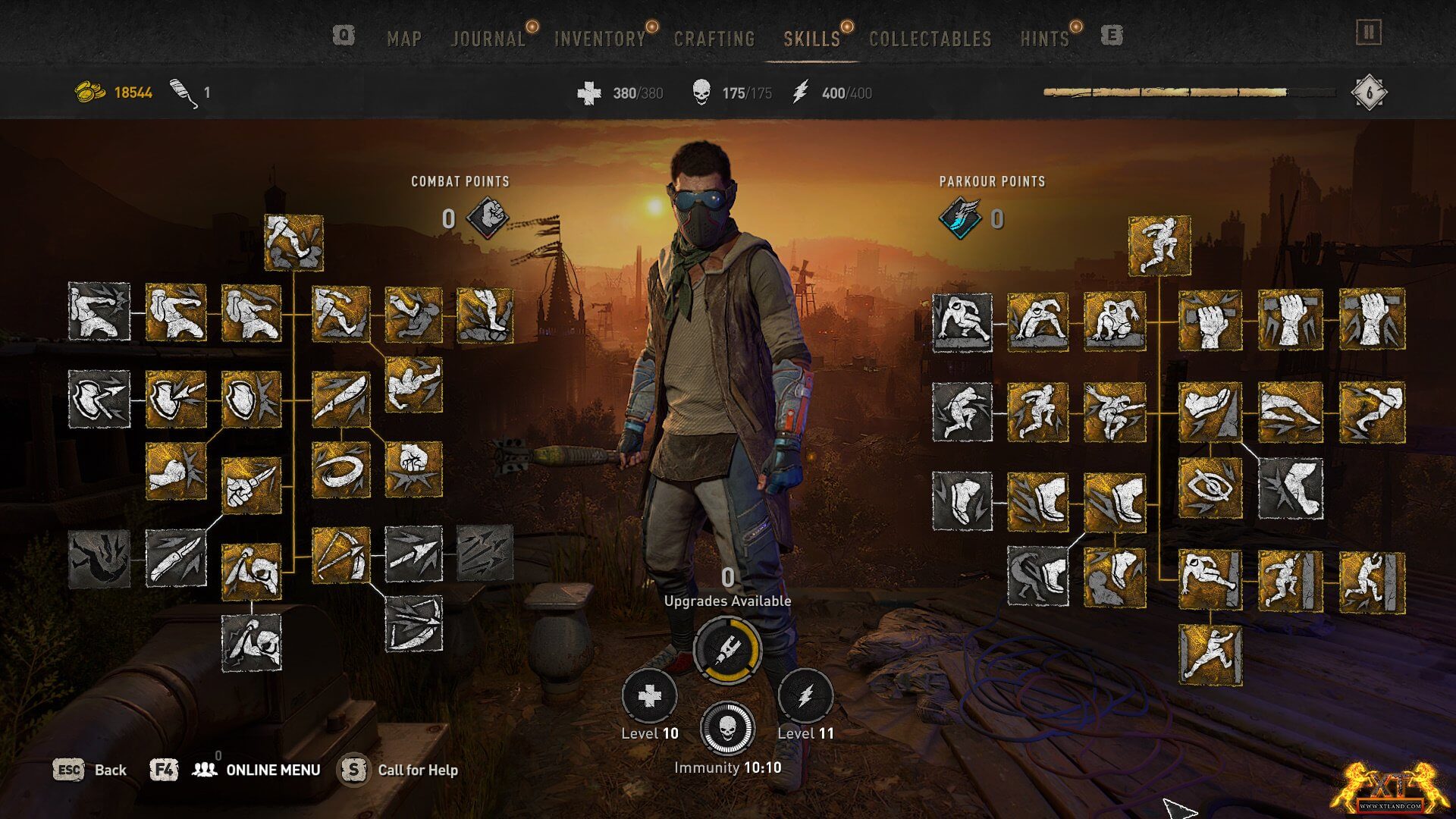Select the stamina upgrade lightning icon
This screenshot has height=819, width=1456.
tap(805, 696)
